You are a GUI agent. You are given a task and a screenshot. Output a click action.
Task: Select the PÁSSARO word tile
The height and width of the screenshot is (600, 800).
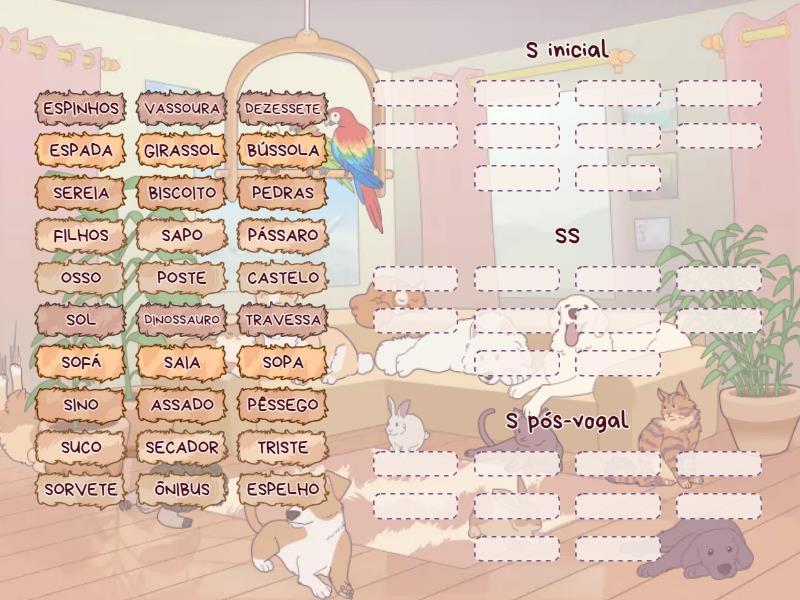pyautogui.click(x=283, y=235)
